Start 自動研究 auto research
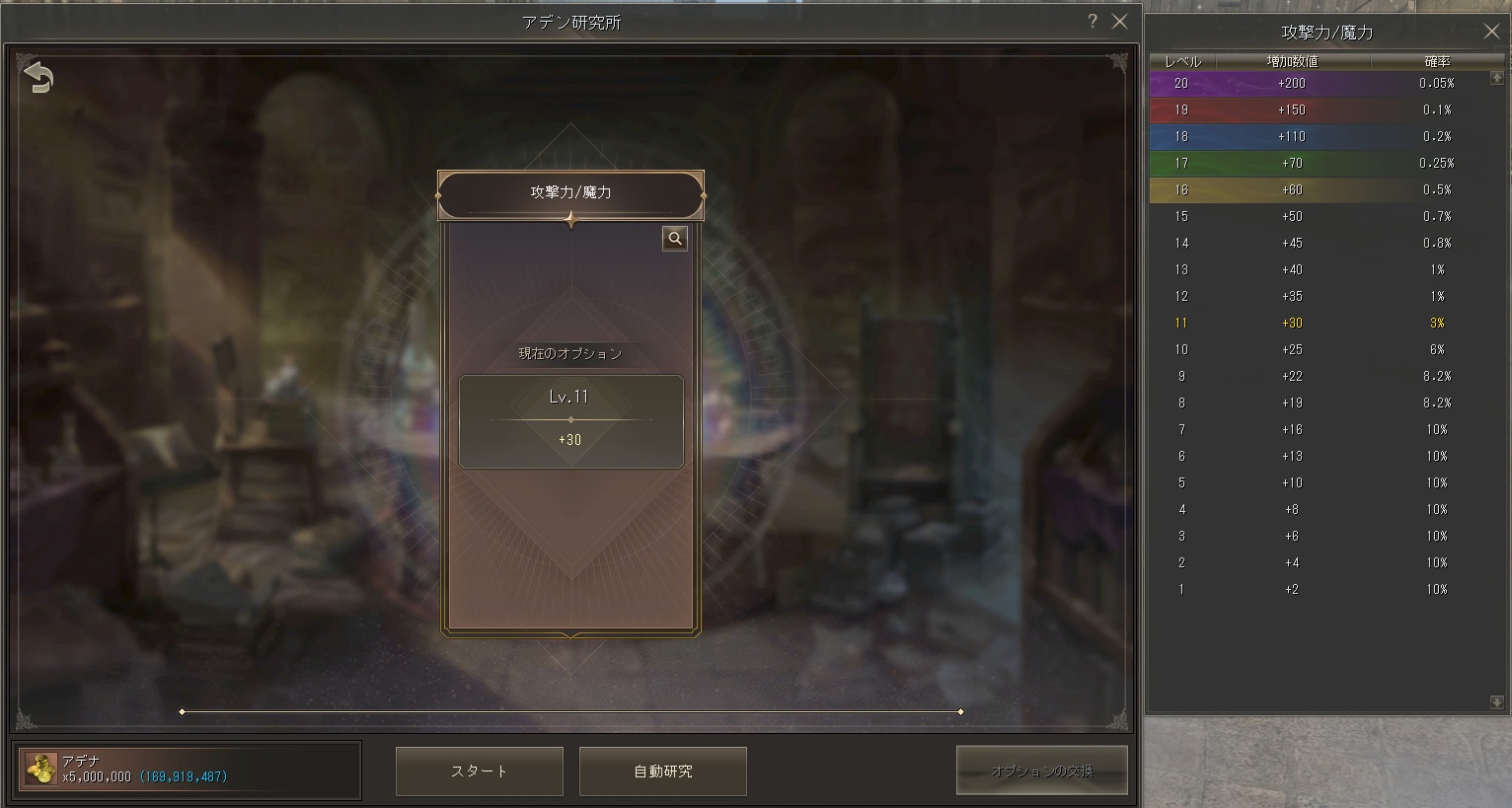 click(x=662, y=771)
